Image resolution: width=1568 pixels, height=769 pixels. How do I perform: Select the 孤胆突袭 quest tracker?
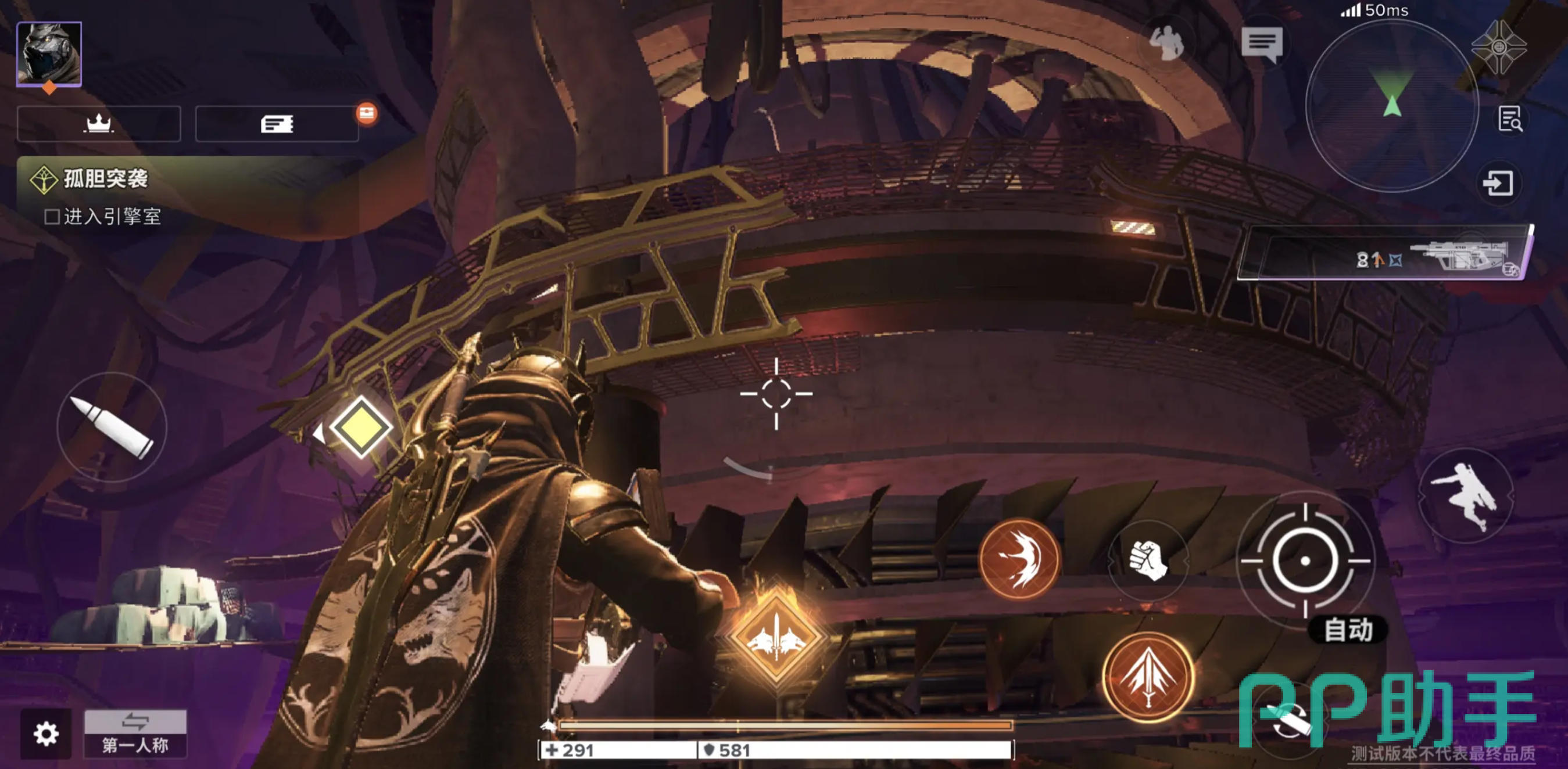click(x=105, y=179)
